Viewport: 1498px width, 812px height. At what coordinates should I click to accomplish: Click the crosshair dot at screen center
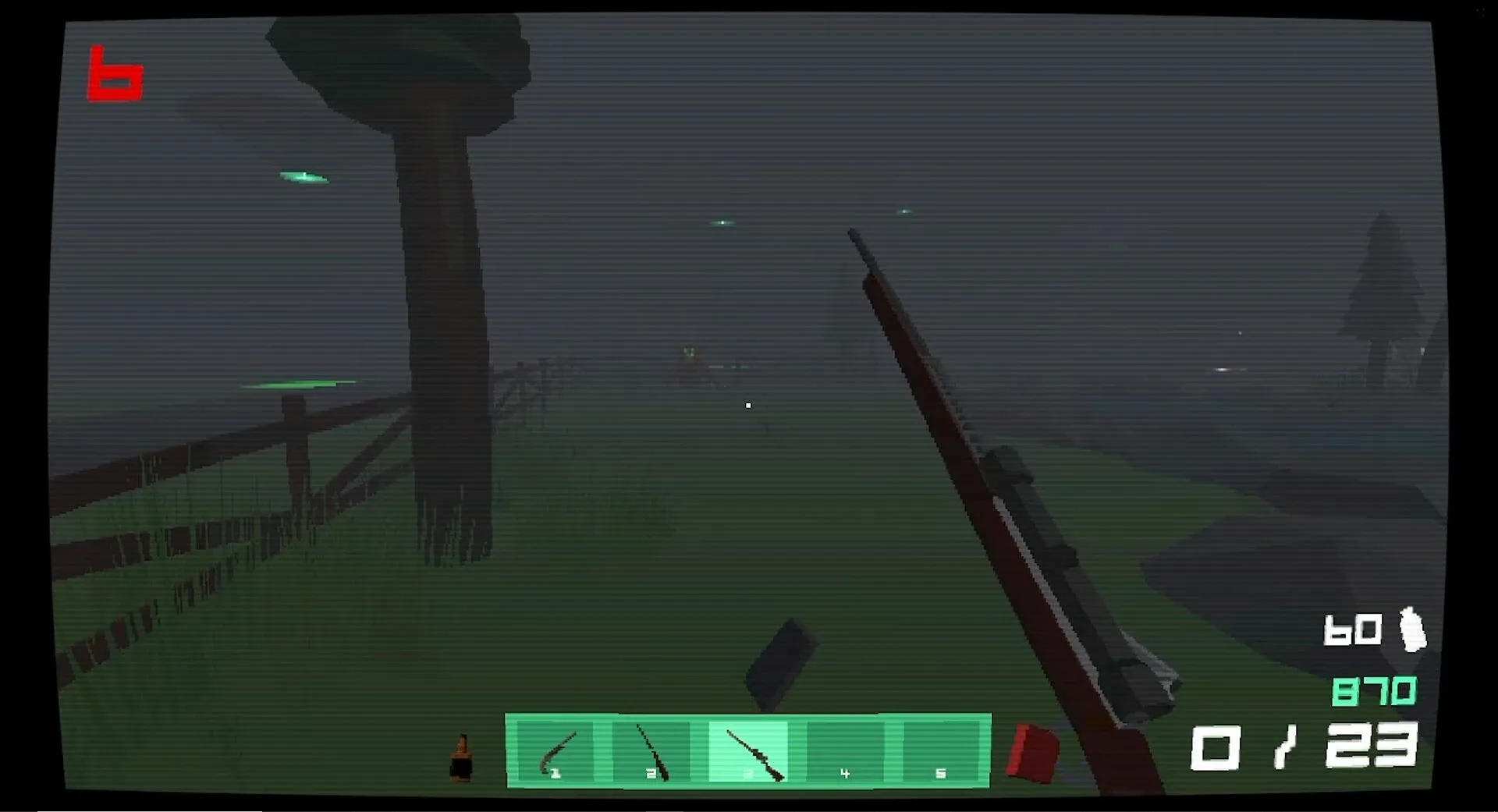[x=749, y=405]
